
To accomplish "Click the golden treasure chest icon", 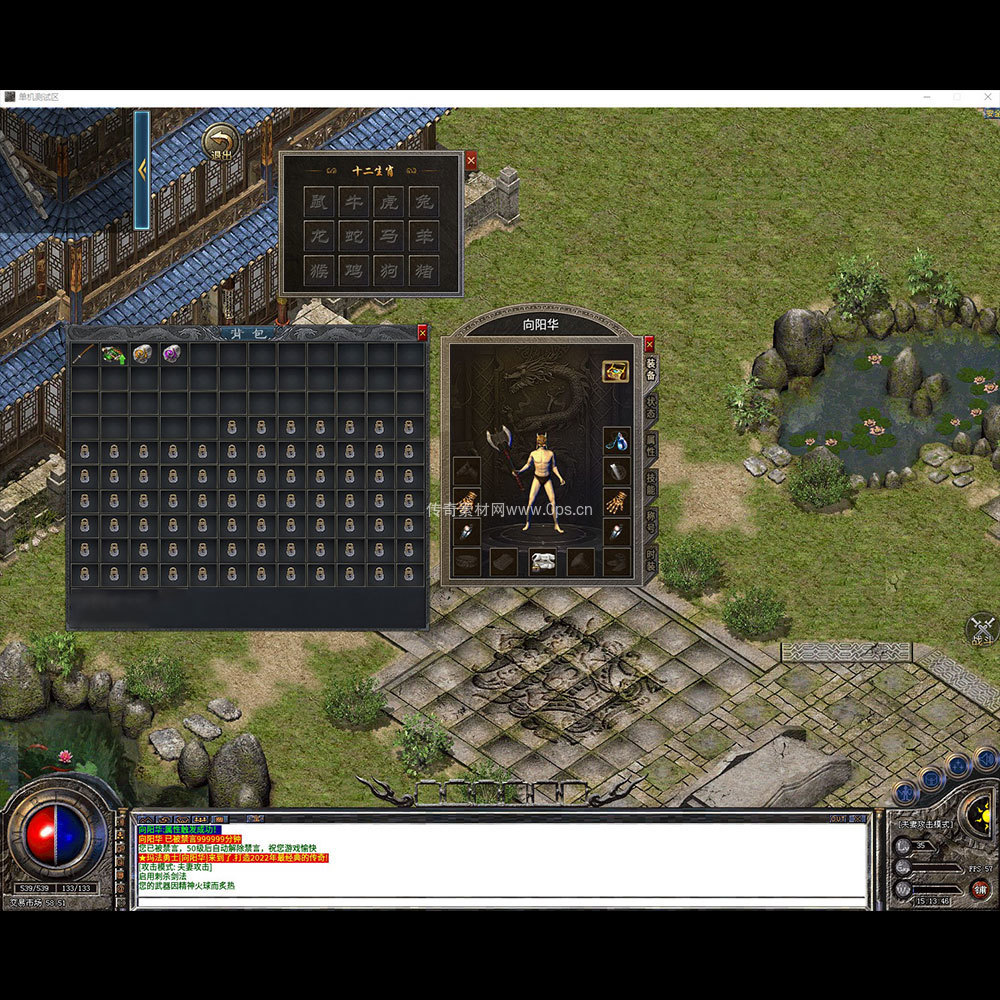I will 615,371.
